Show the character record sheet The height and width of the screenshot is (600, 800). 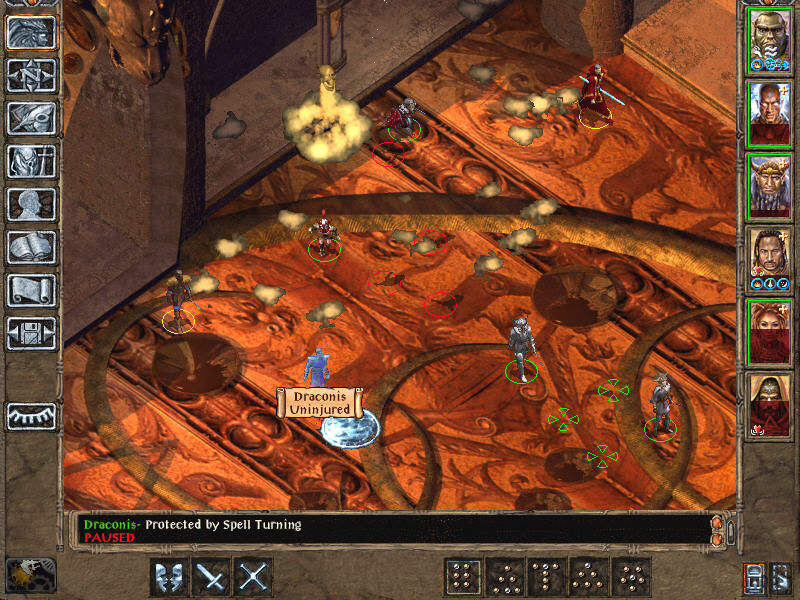point(31,204)
